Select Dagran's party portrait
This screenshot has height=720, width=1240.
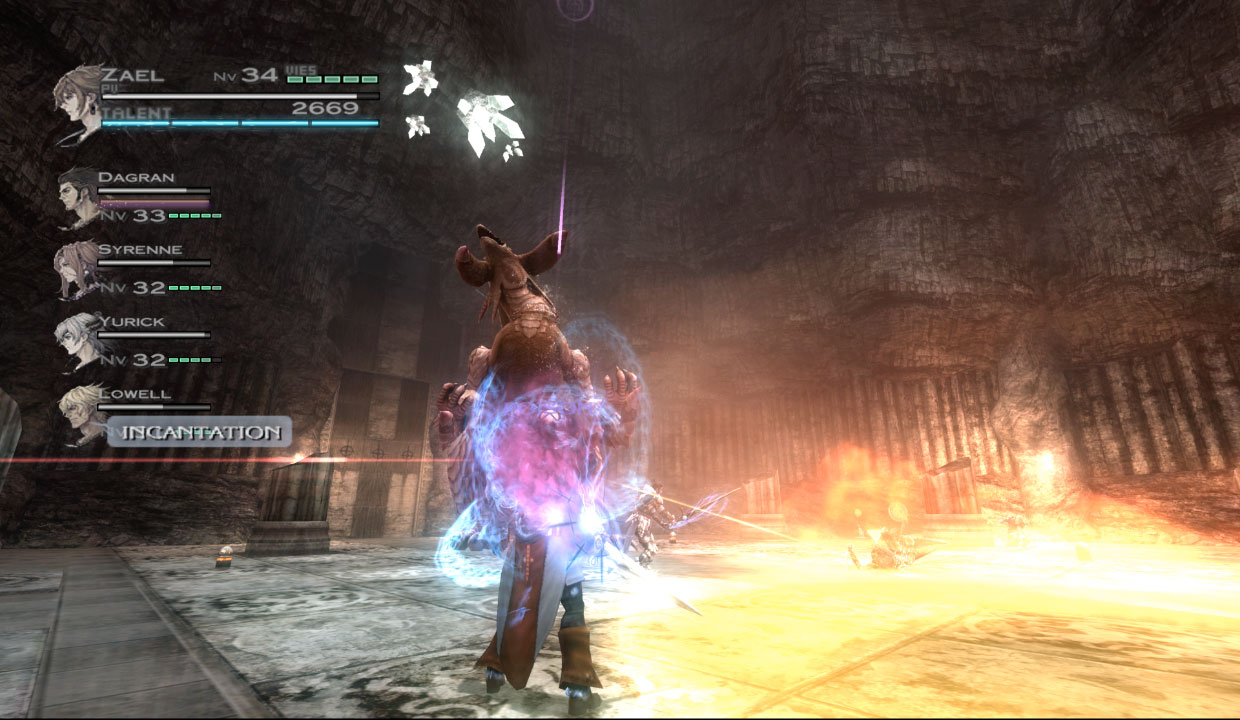pos(78,196)
